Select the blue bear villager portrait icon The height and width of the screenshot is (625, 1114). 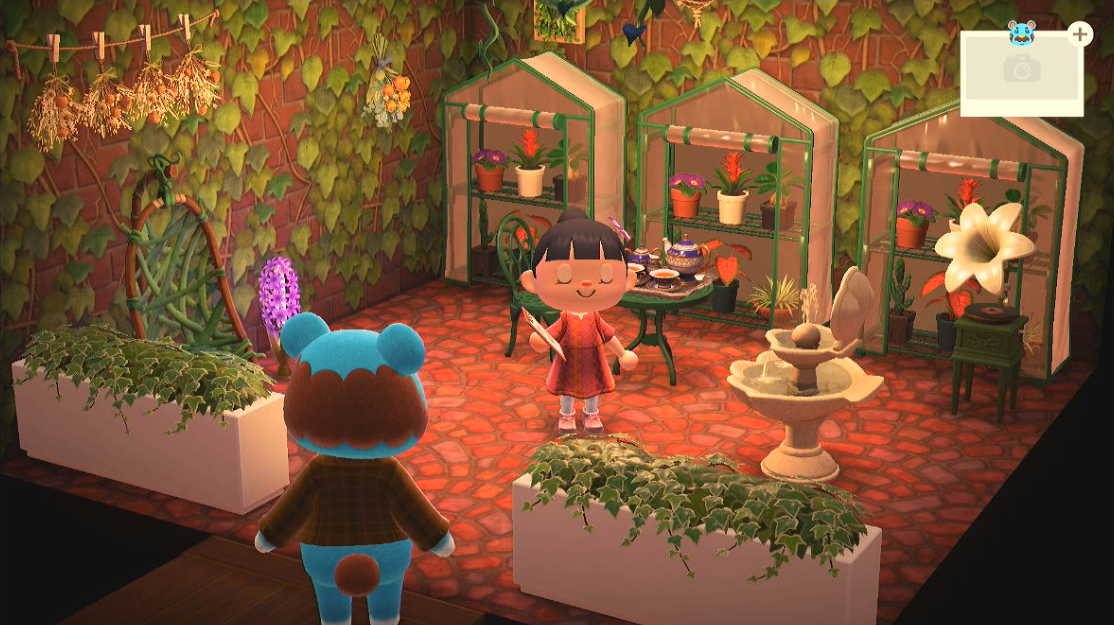click(1022, 30)
